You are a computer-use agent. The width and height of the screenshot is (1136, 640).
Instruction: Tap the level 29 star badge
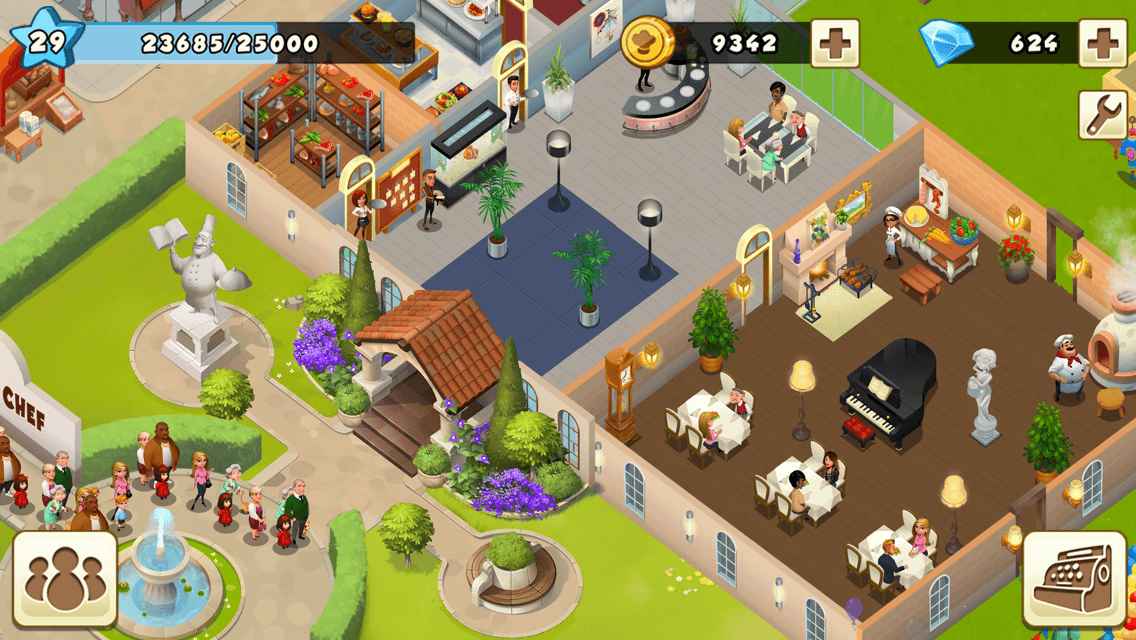coord(43,41)
